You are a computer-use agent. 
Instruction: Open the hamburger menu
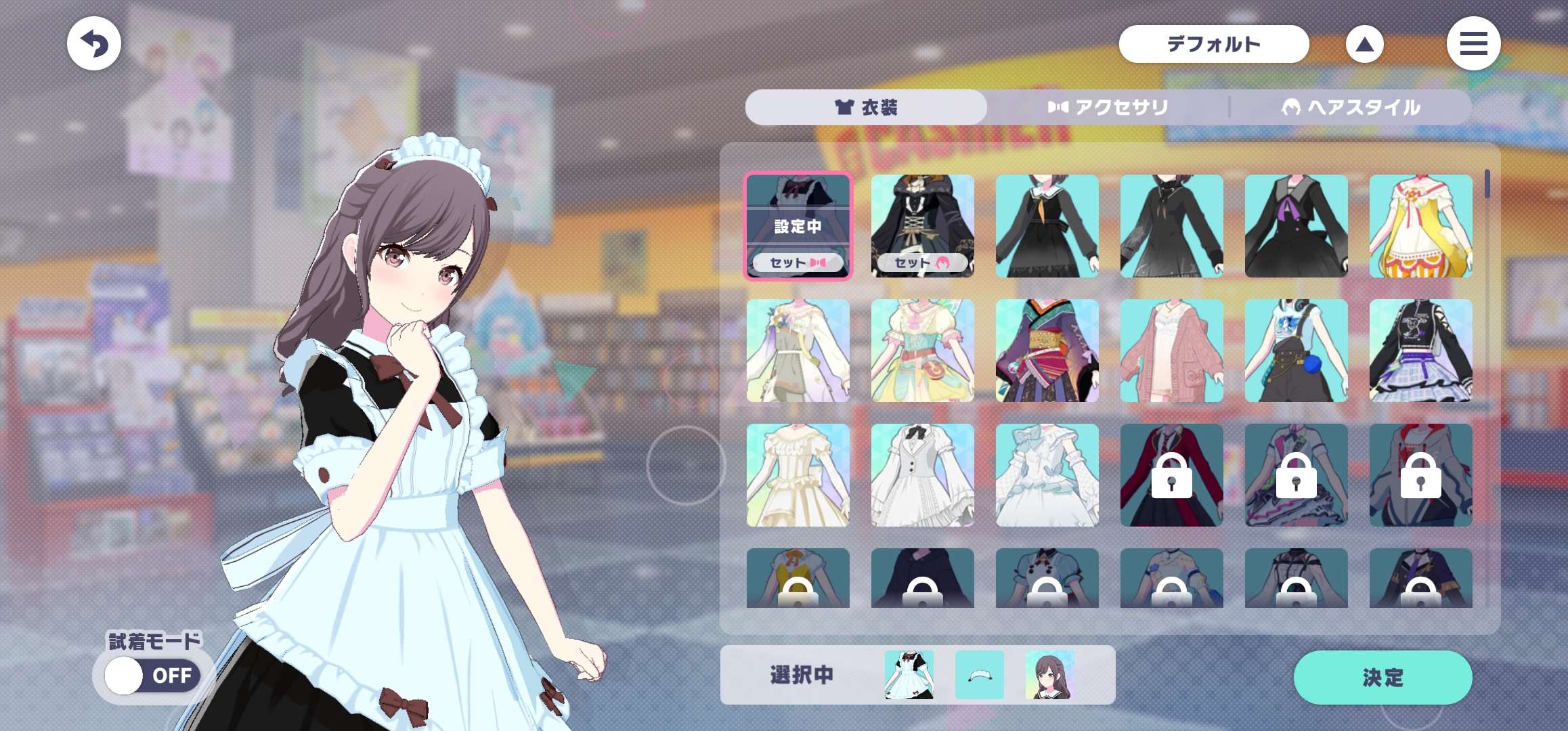1473,44
